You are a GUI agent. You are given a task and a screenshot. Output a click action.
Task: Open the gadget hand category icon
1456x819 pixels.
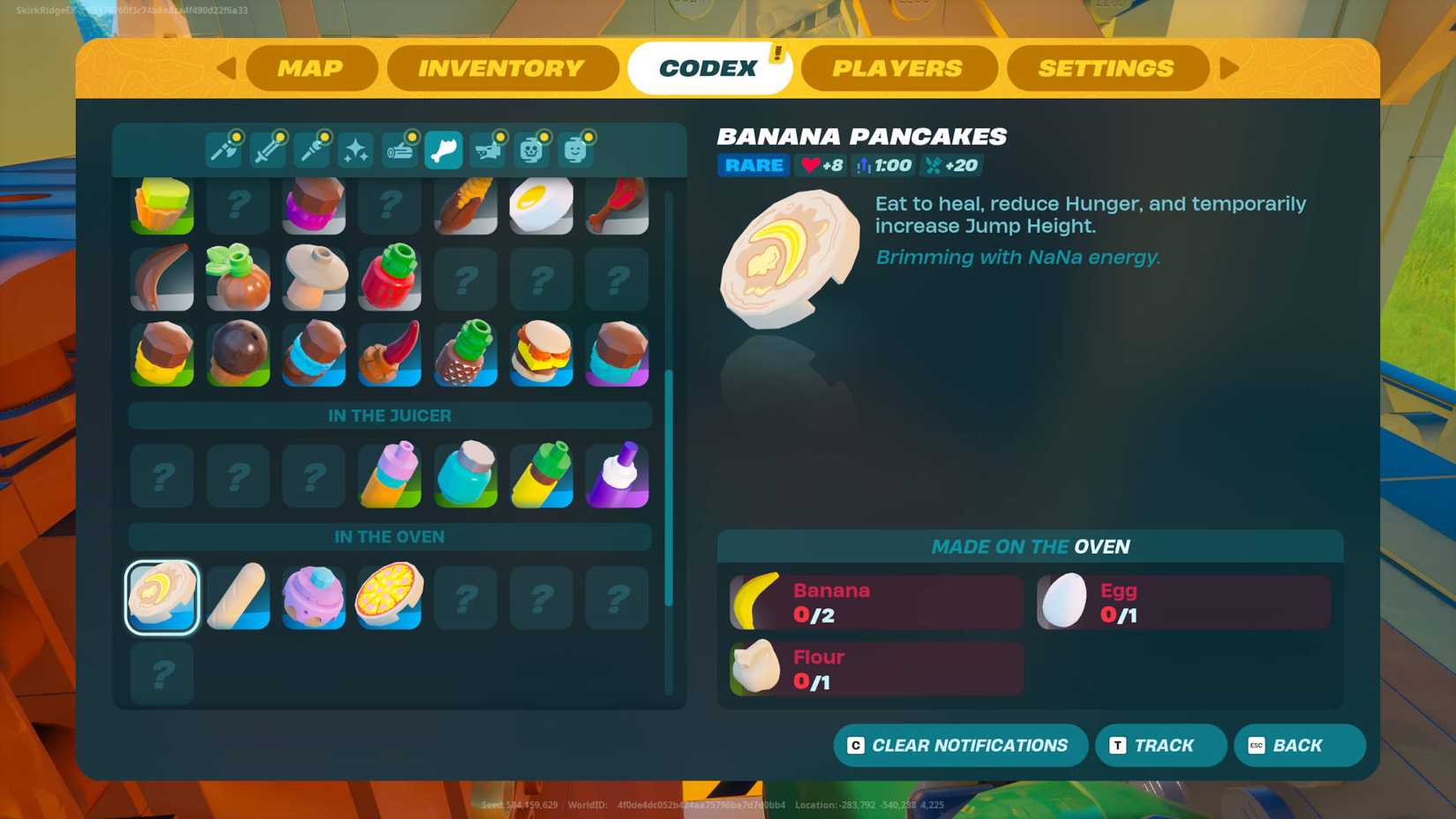click(488, 149)
